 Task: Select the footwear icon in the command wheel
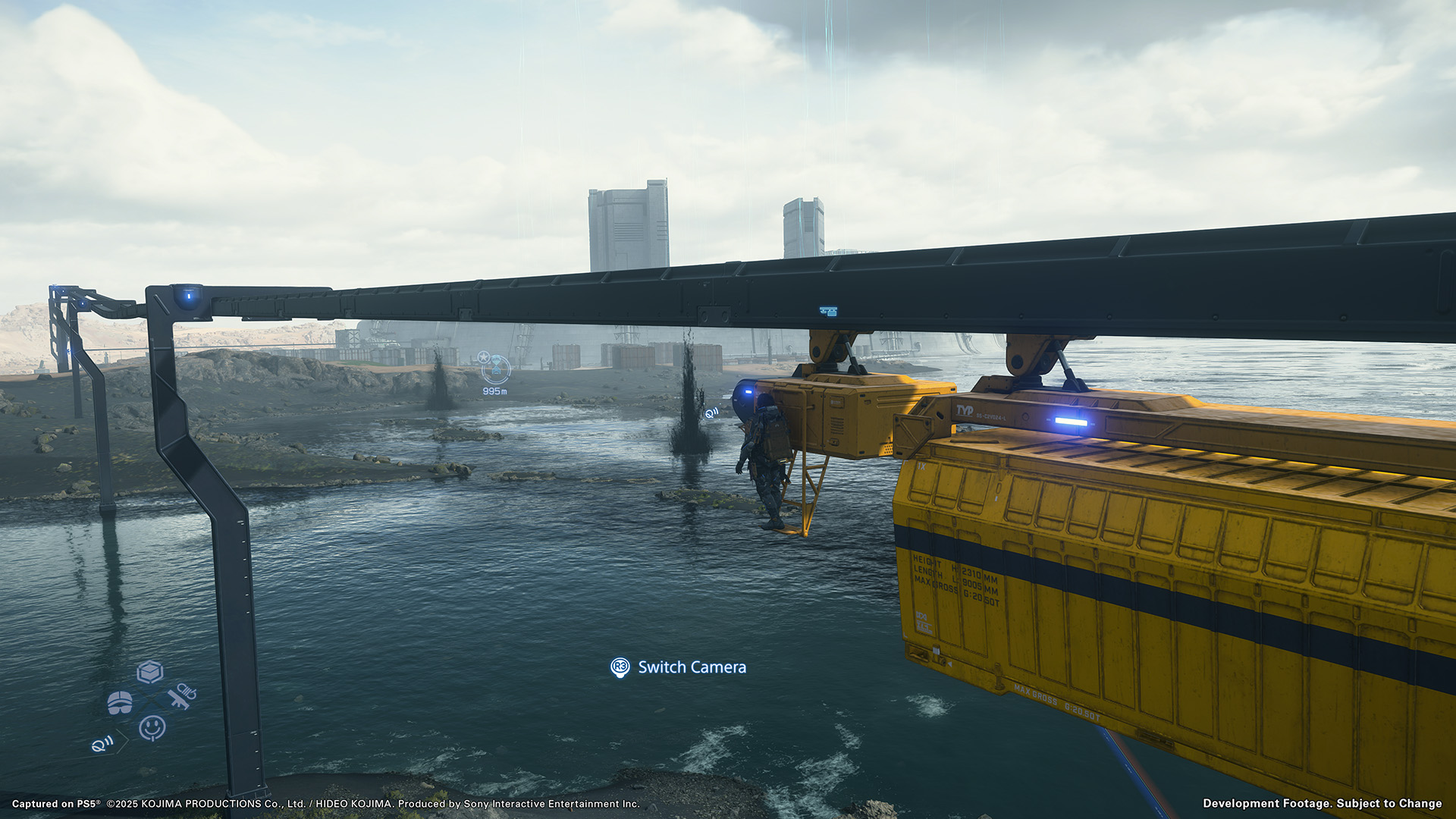tap(120, 703)
